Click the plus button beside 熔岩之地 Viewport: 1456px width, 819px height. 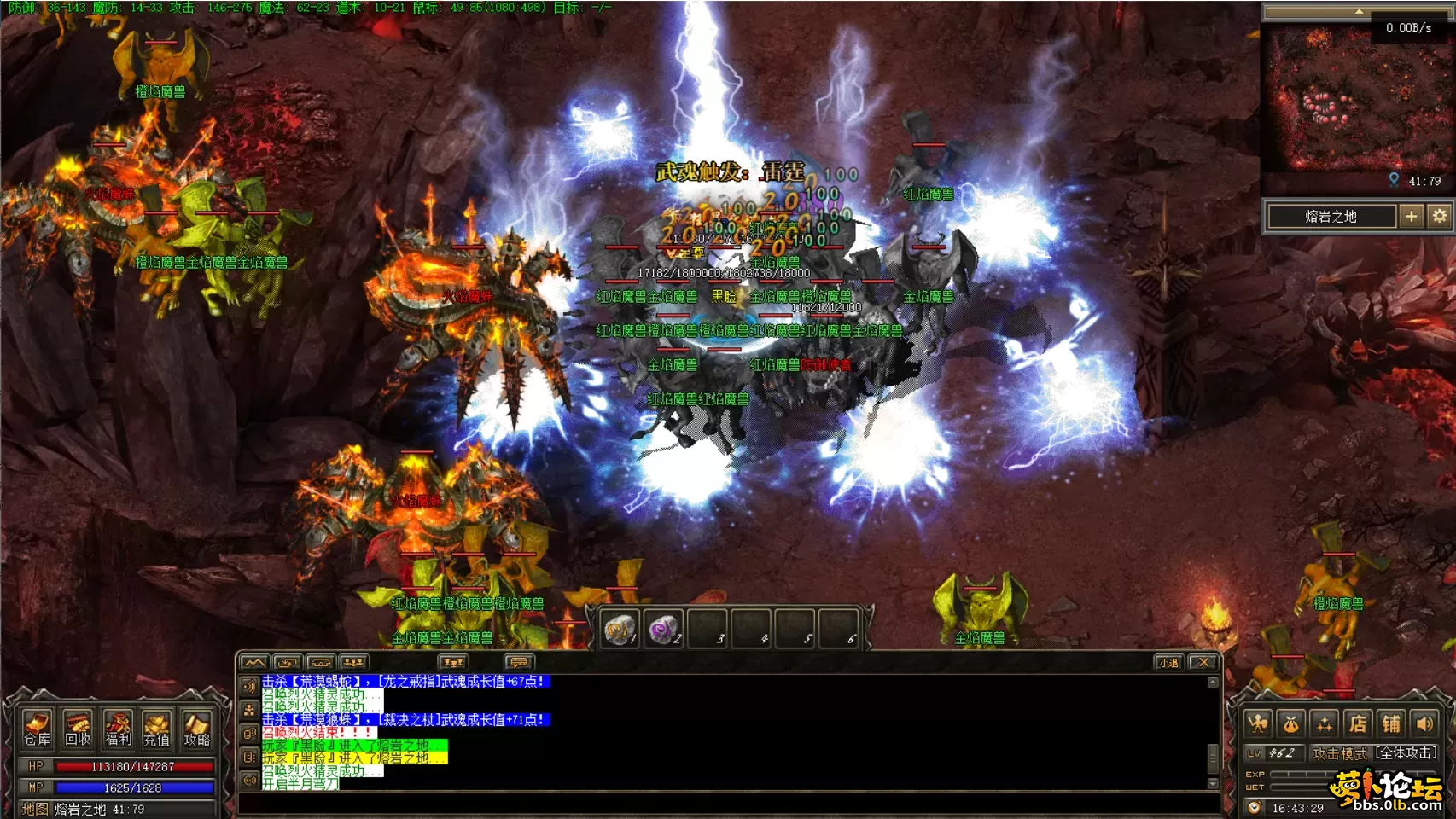1412,217
